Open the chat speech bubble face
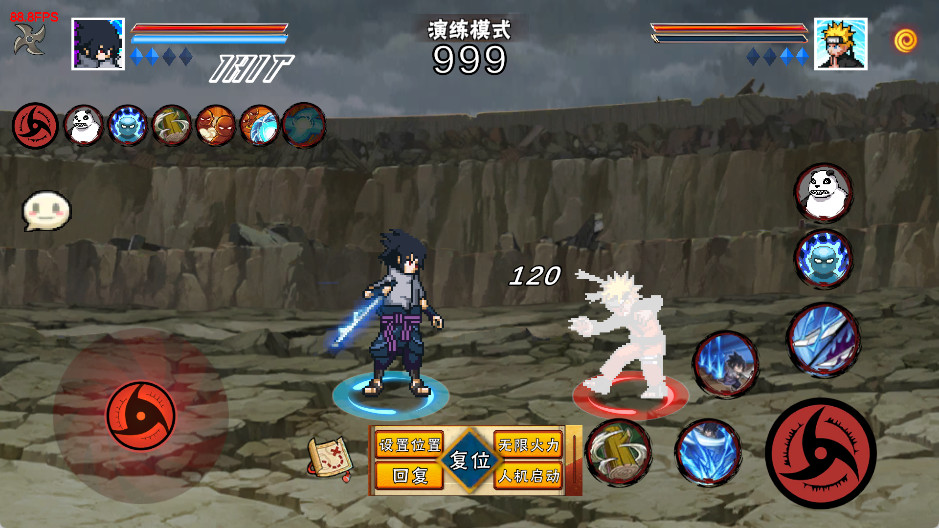The height and width of the screenshot is (528, 939). click(x=47, y=210)
